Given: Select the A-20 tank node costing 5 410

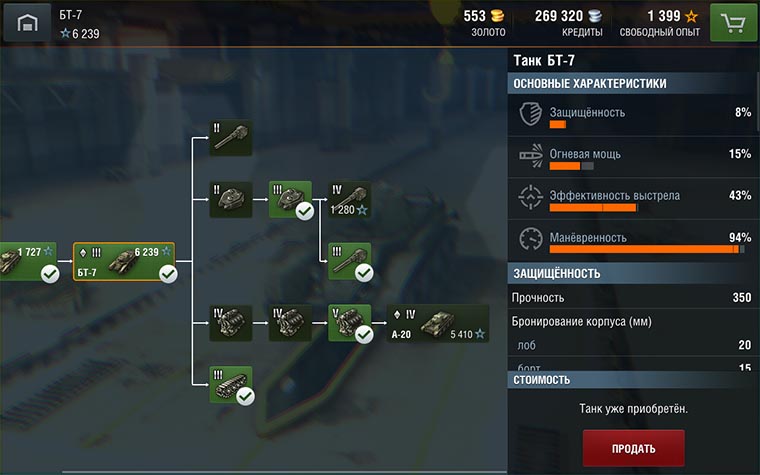Looking at the screenshot, I should coord(438,323).
